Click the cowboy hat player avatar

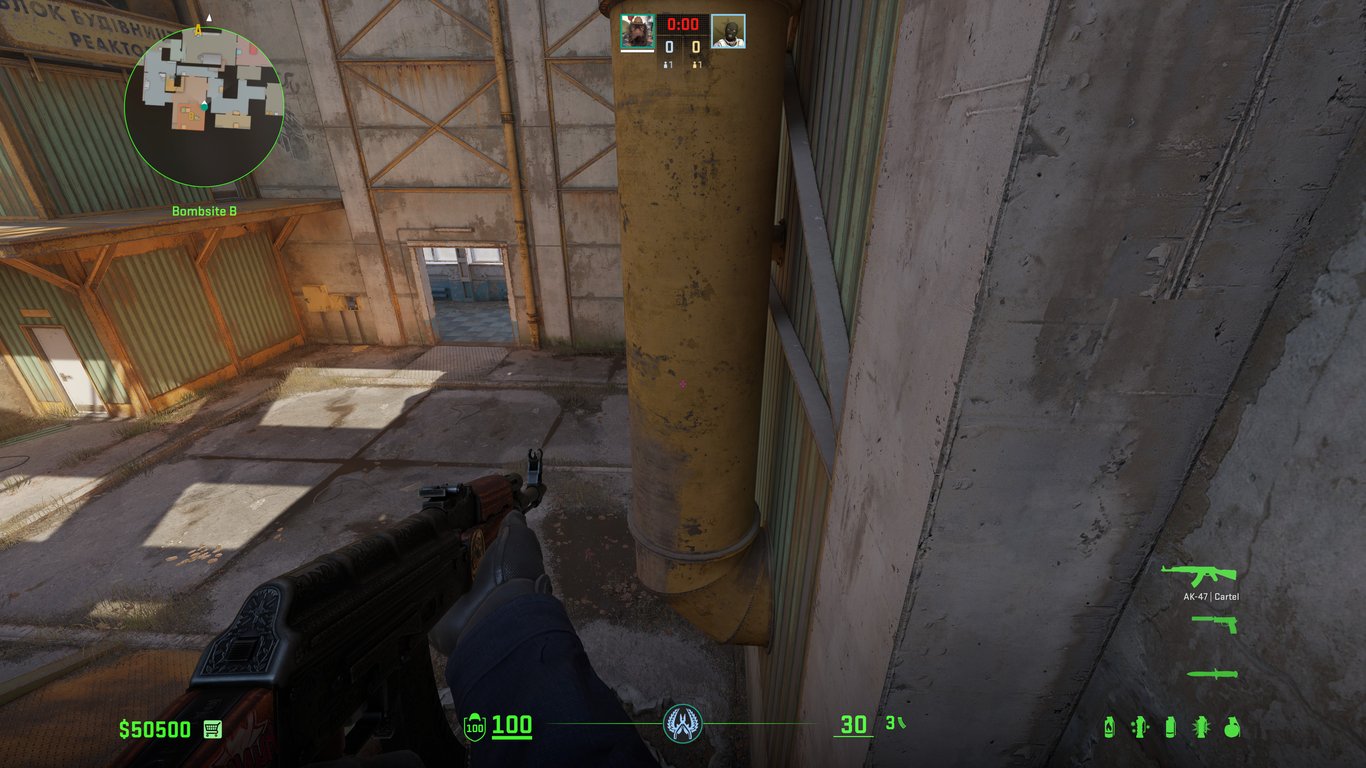pyautogui.click(x=637, y=32)
